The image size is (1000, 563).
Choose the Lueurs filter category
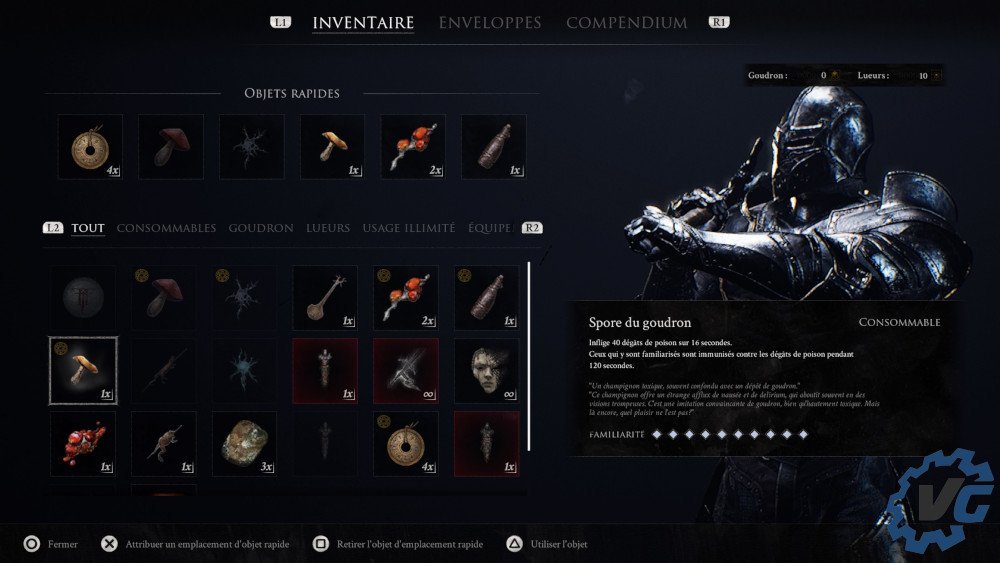328,228
